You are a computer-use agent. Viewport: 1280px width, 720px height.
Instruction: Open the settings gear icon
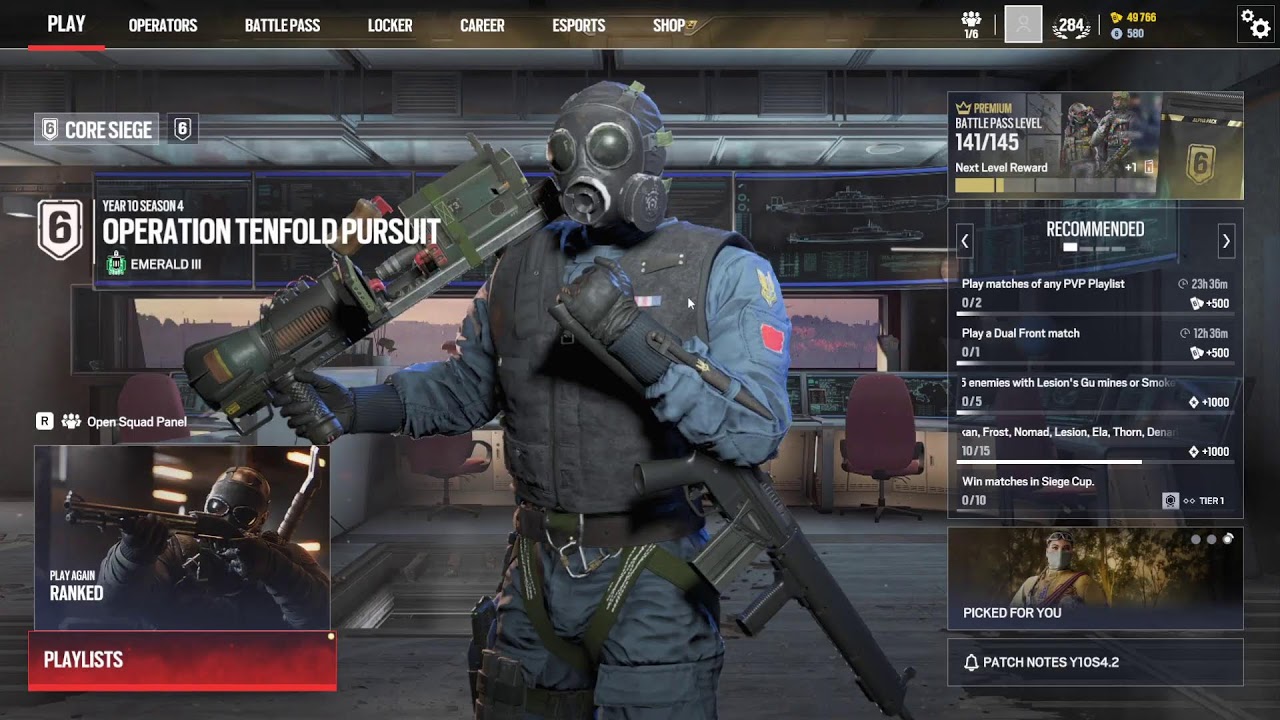pyautogui.click(x=1255, y=23)
